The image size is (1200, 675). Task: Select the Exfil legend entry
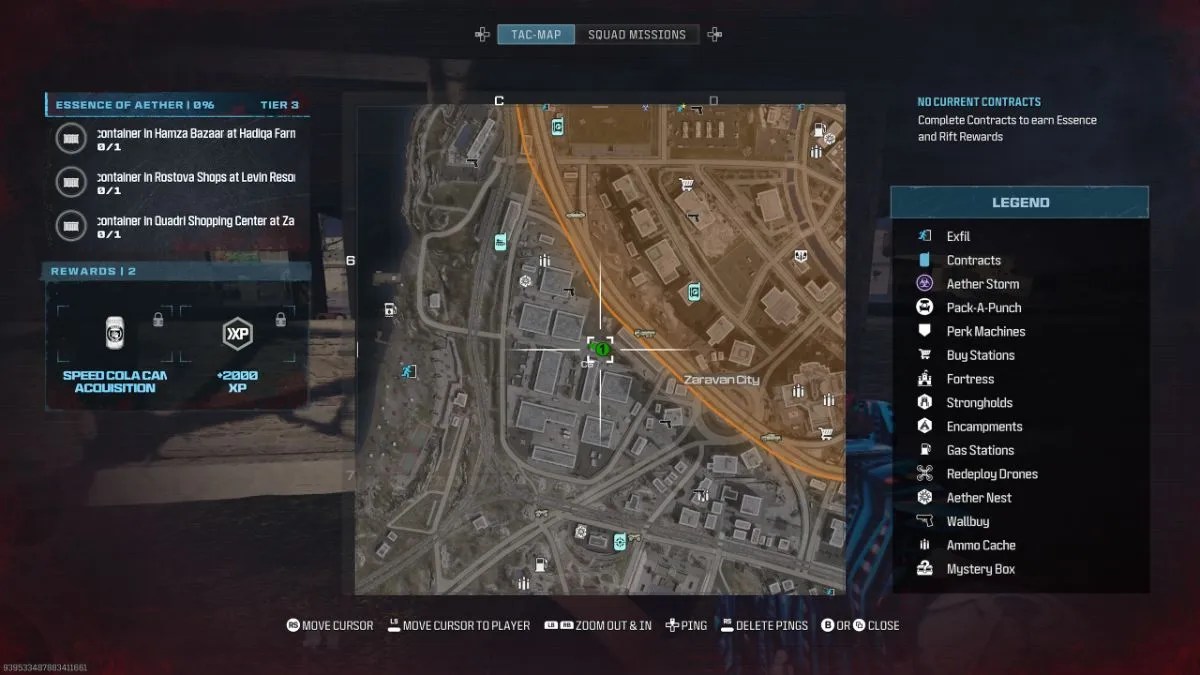(x=958, y=236)
